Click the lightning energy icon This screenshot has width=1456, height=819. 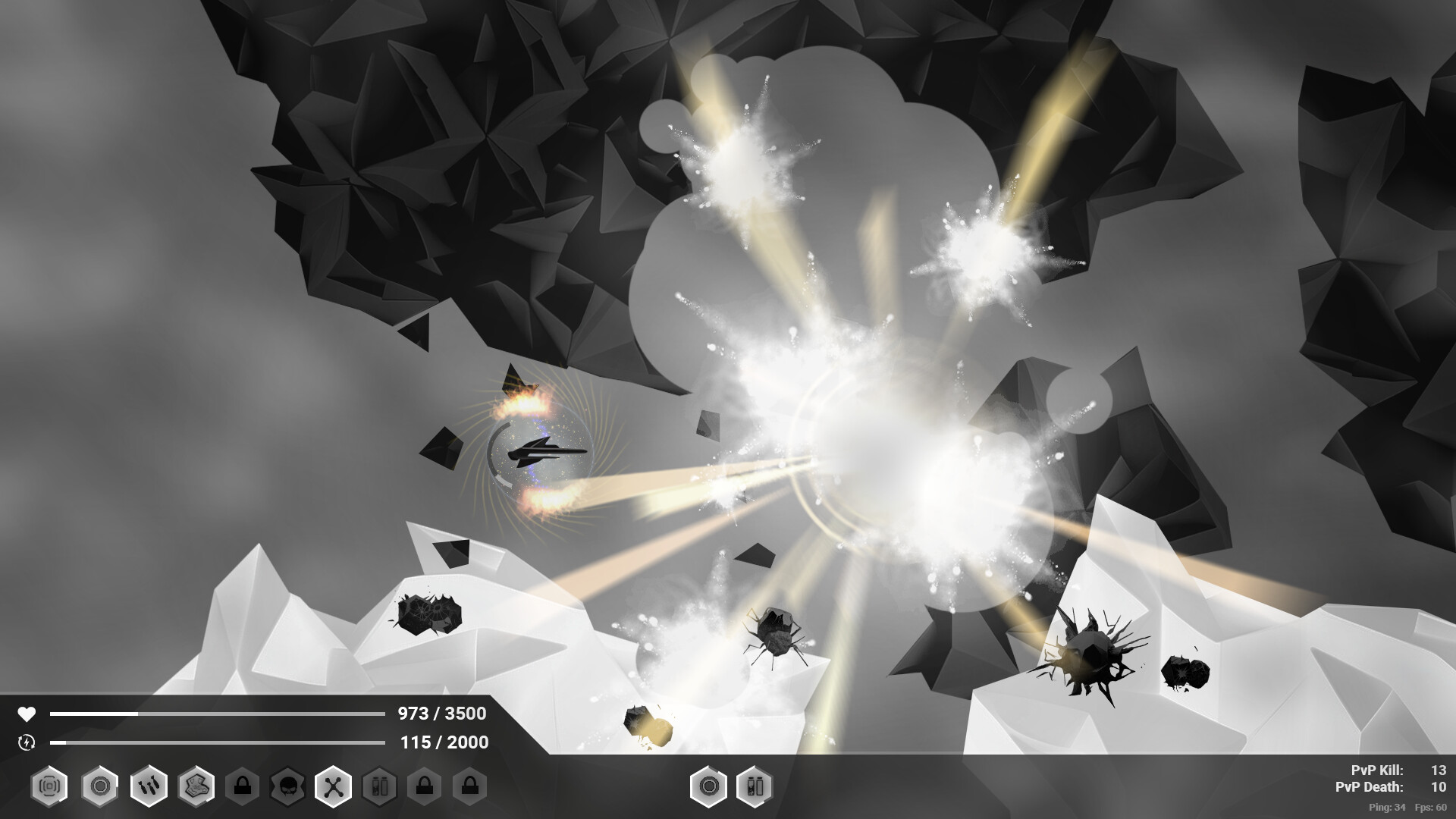tap(25, 743)
